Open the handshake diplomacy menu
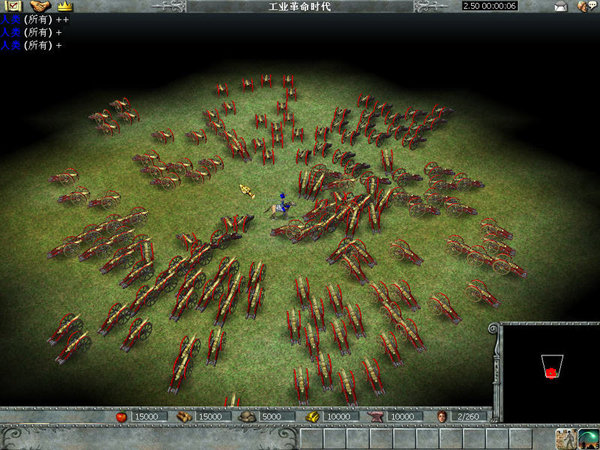 40,7
